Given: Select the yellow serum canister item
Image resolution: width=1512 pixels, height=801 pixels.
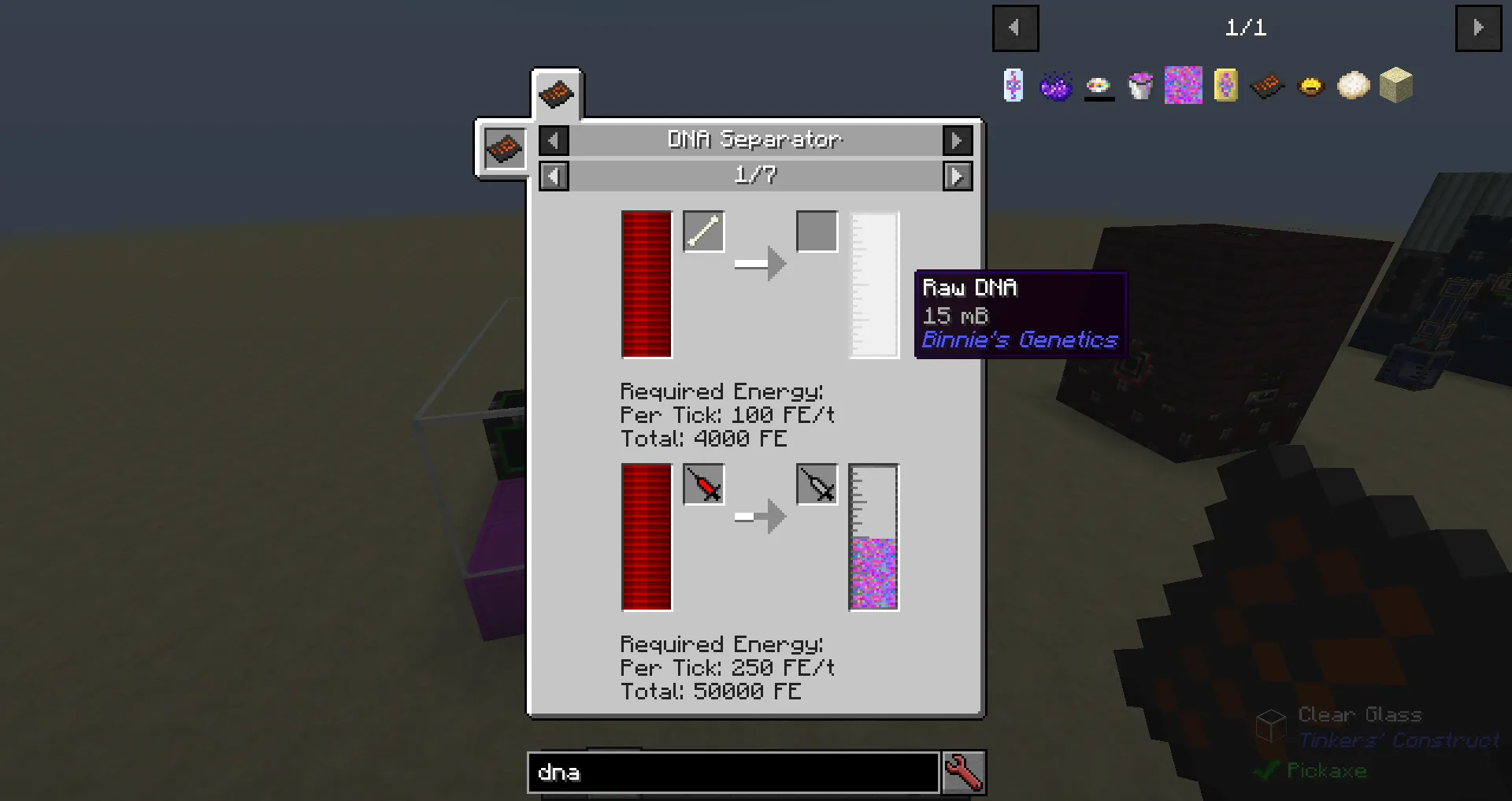Looking at the screenshot, I should (x=1225, y=85).
